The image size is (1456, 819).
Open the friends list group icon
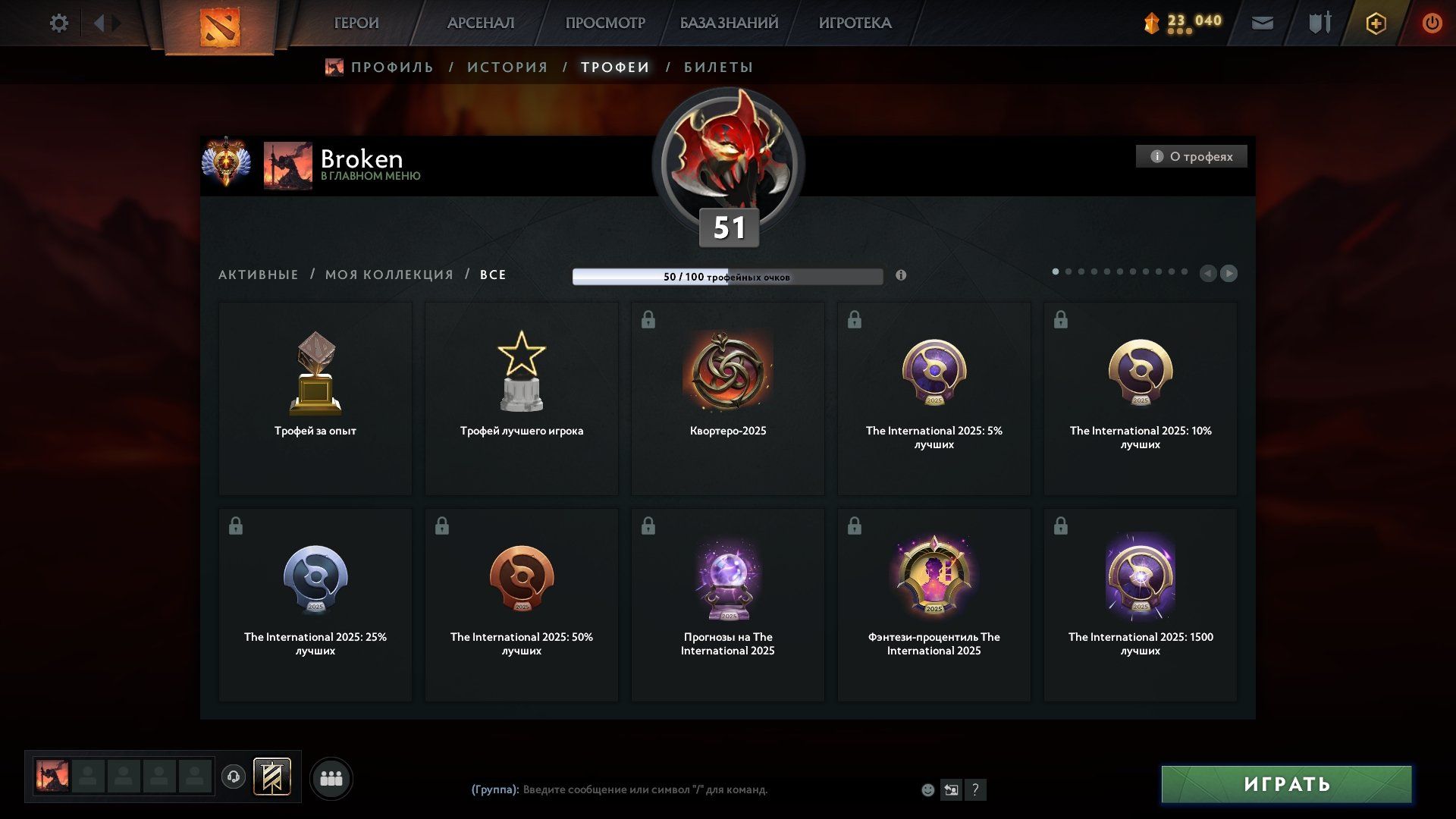coord(331,779)
